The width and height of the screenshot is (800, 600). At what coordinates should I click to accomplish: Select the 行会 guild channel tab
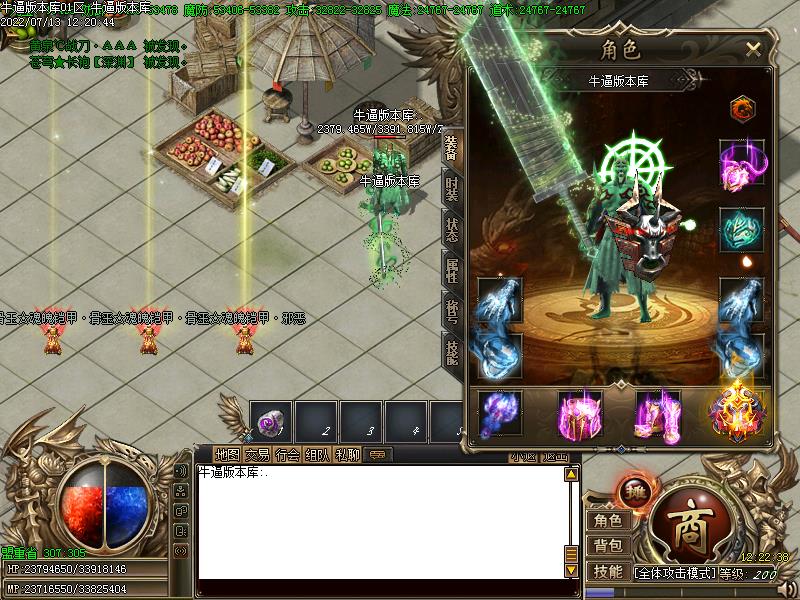[287, 455]
